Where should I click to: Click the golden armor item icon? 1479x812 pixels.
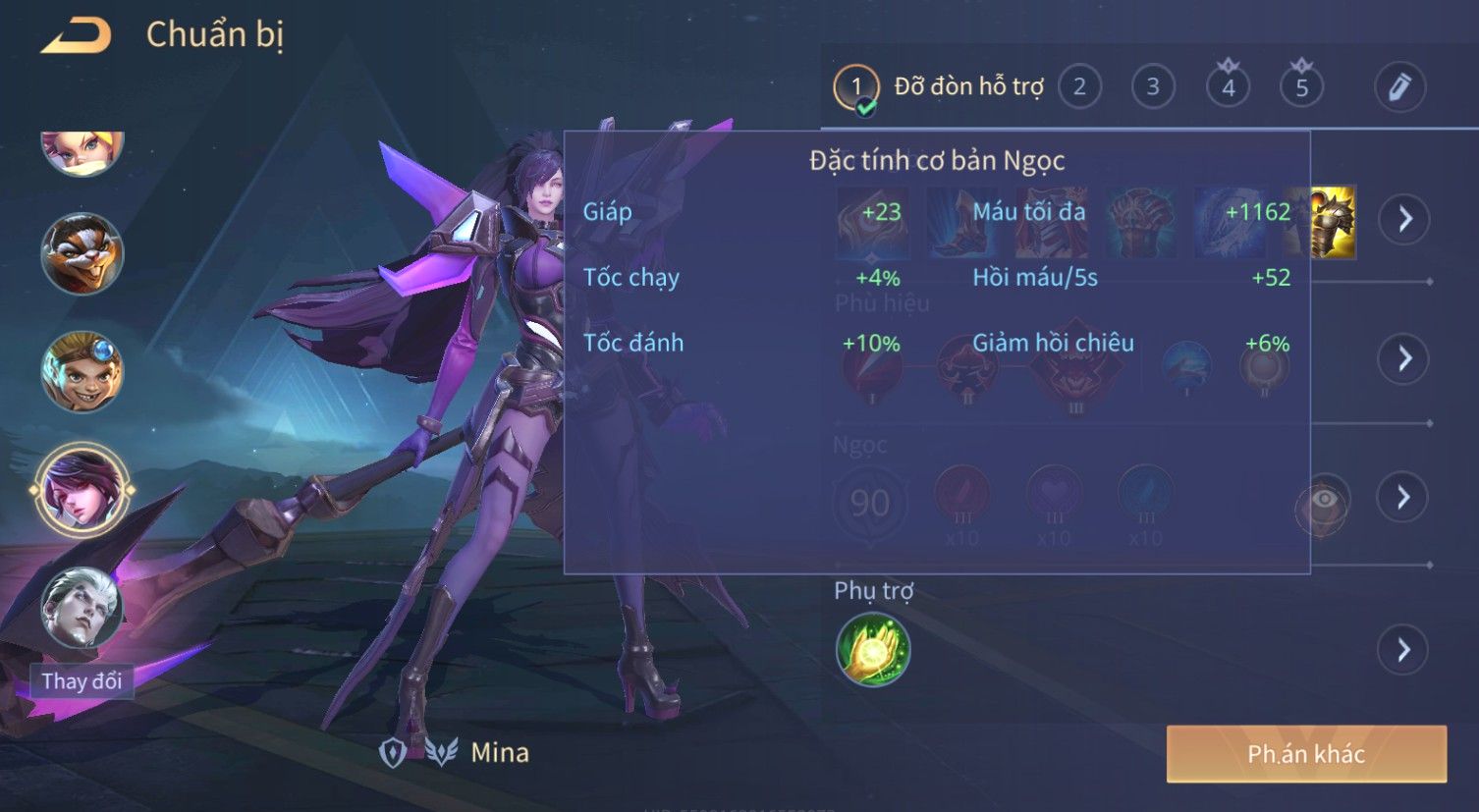tap(1331, 222)
